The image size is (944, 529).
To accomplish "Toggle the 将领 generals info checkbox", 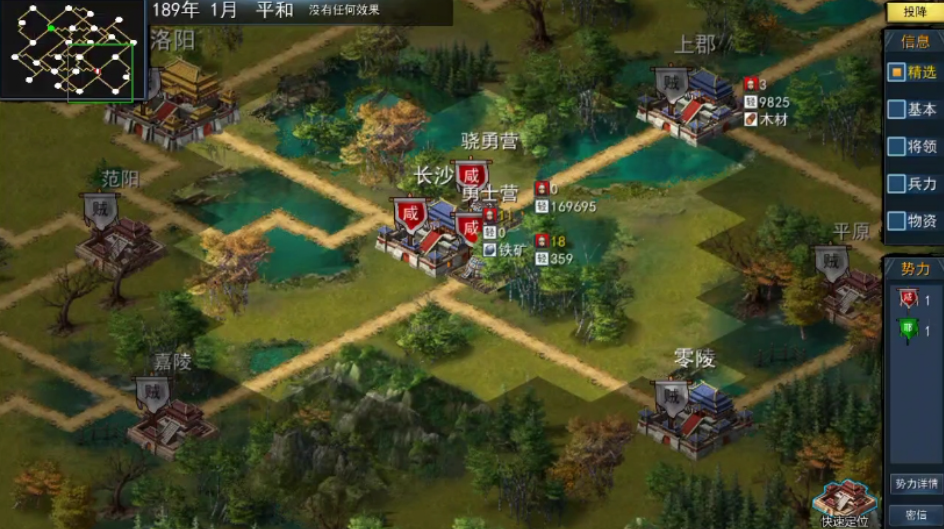I will point(896,147).
